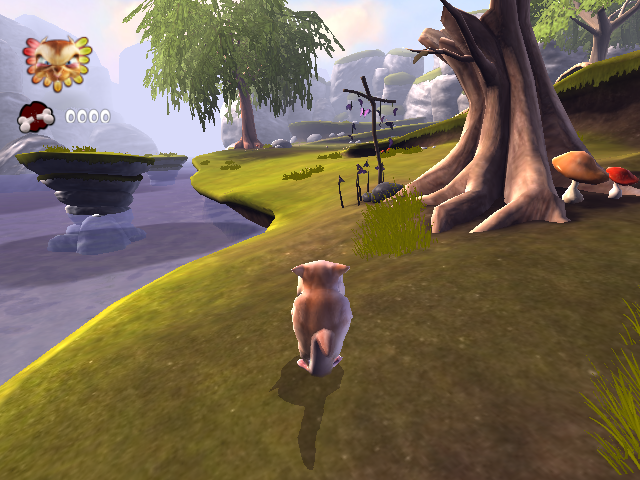
Task: Select the bone collectible icon
Action: (x=36, y=118)
